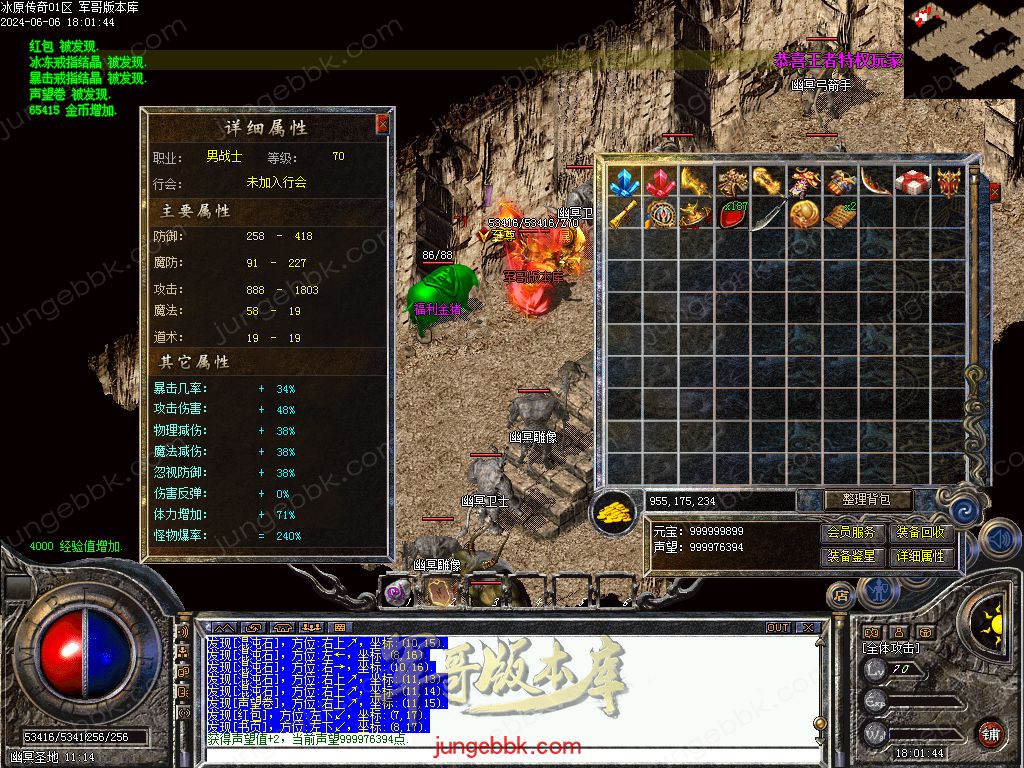Select the curved steel blade item

tap(768, 214)
